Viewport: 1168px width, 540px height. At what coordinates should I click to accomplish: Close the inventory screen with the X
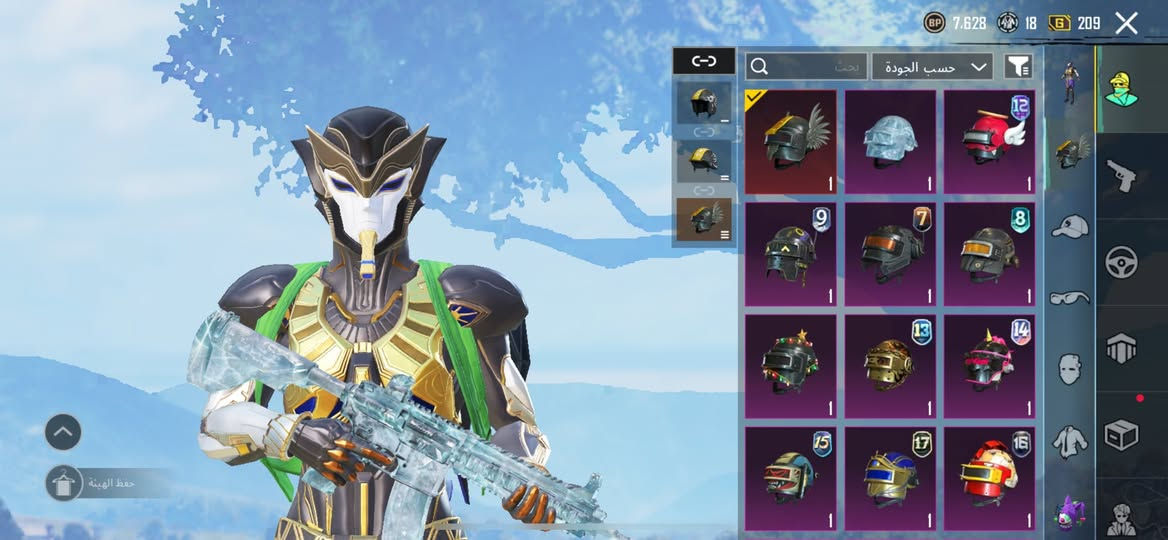point(1126,23)
